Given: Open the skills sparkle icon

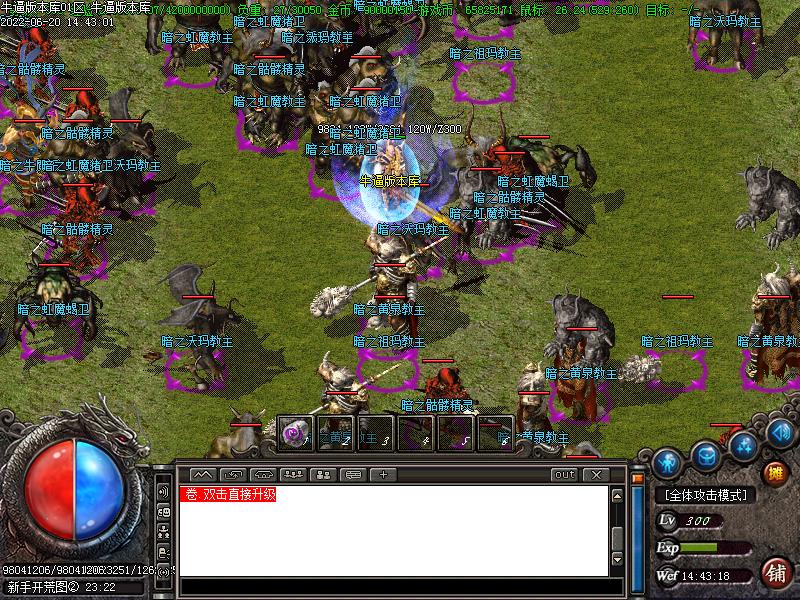Looking at the screenshot, I should point(741,445).
